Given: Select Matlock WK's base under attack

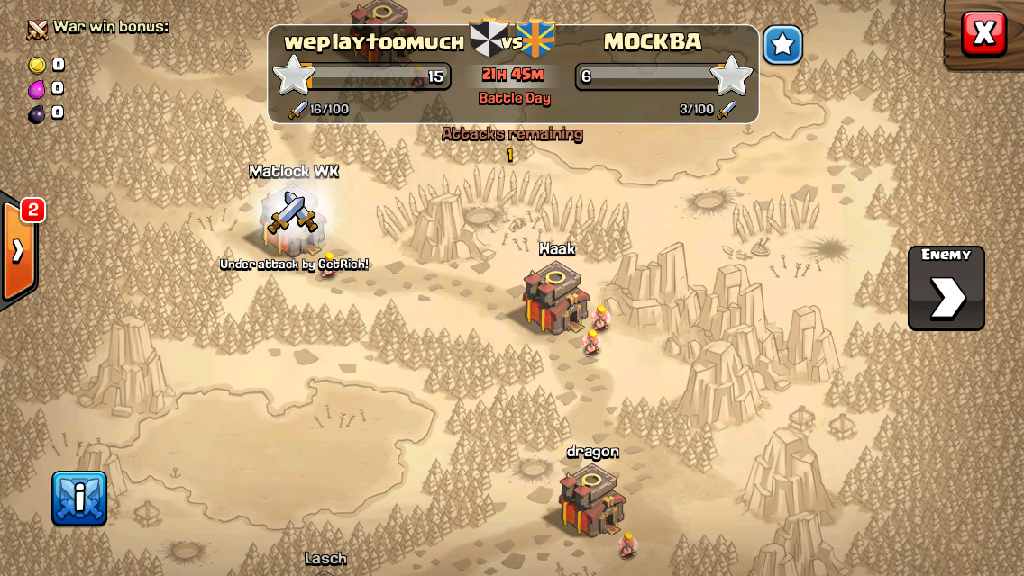Looking at the screenshot, I should (x=294, y=216).
